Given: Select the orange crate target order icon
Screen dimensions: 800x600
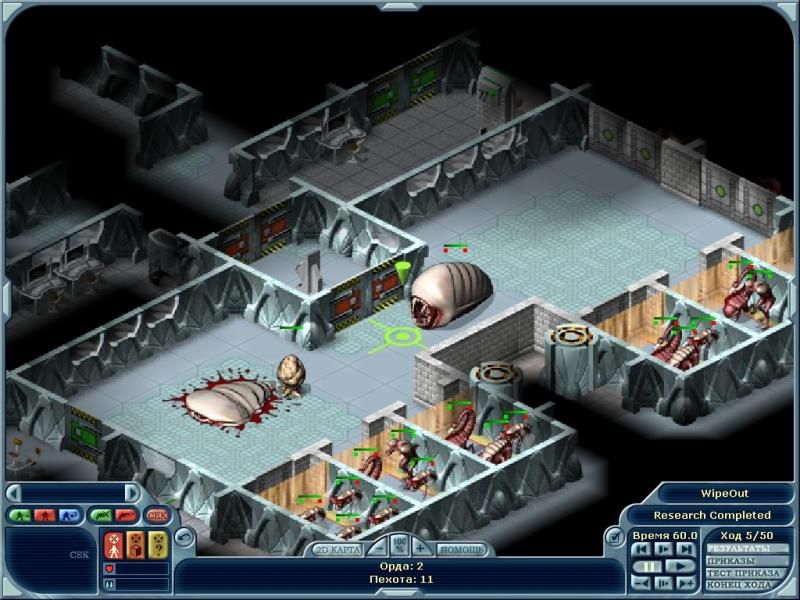Looking at the screenshot, I should pyautogui.click(x=135, y=545).
